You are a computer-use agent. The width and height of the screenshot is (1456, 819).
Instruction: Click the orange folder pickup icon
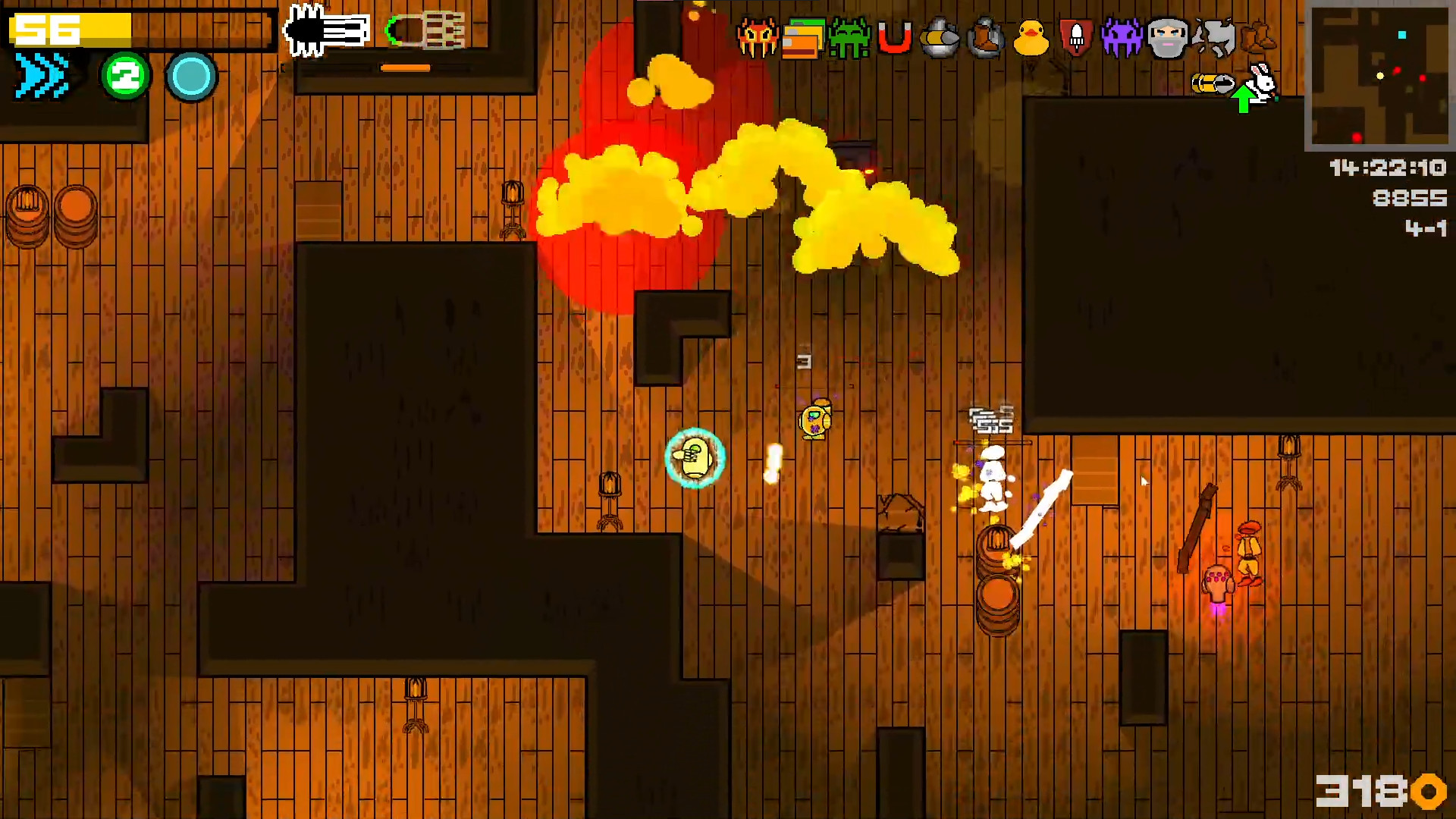click(802, 38)
